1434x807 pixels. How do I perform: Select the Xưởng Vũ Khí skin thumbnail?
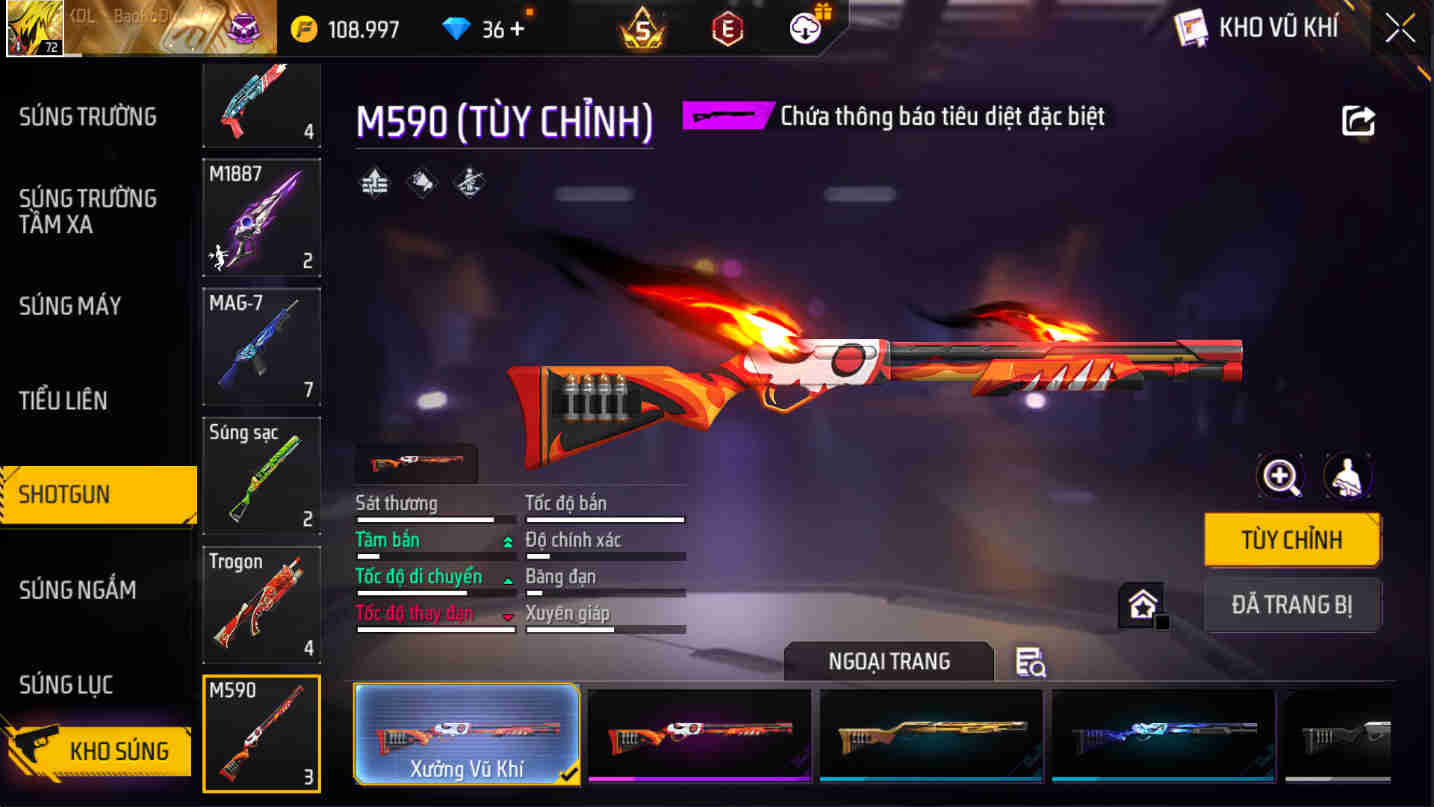pyautogui.click(x=466, y=737)
